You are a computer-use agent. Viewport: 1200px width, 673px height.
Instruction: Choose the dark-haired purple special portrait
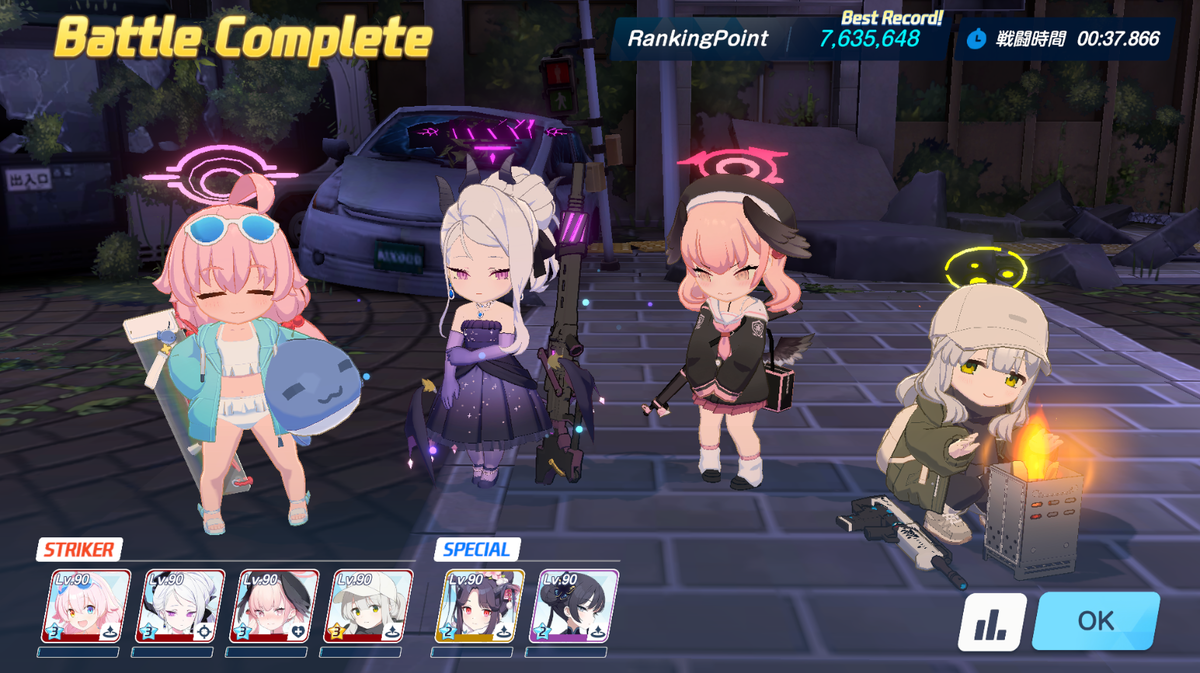pyautogui.click(x=573, y=606)
